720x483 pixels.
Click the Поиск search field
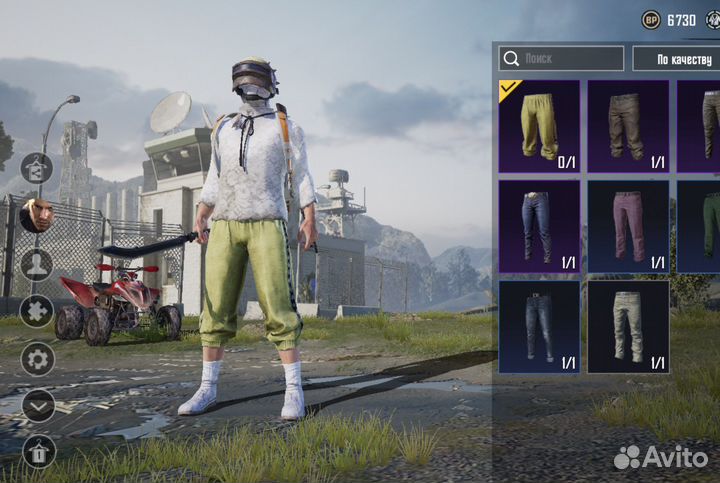click(x=562, y=59)
